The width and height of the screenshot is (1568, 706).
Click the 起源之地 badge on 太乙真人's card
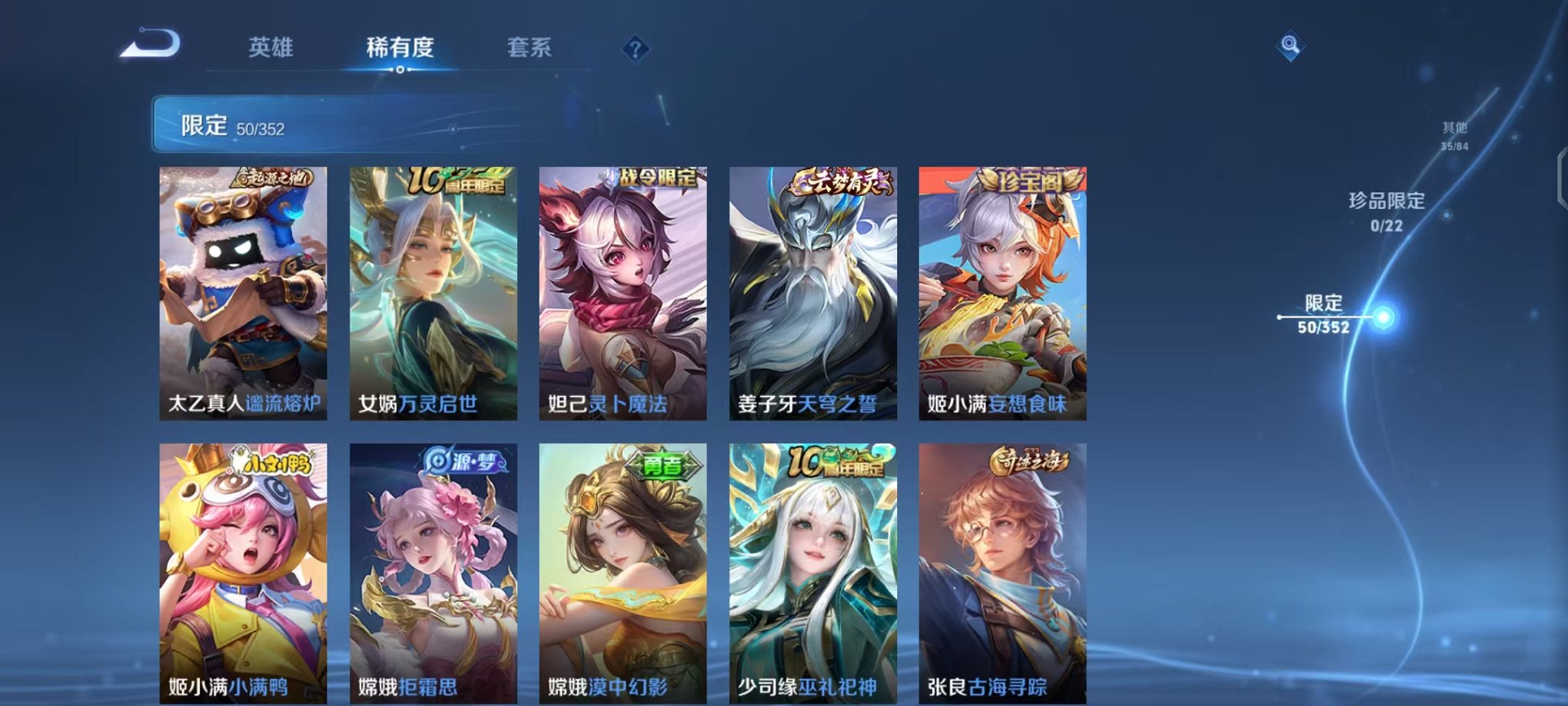[x=273, y=178]
